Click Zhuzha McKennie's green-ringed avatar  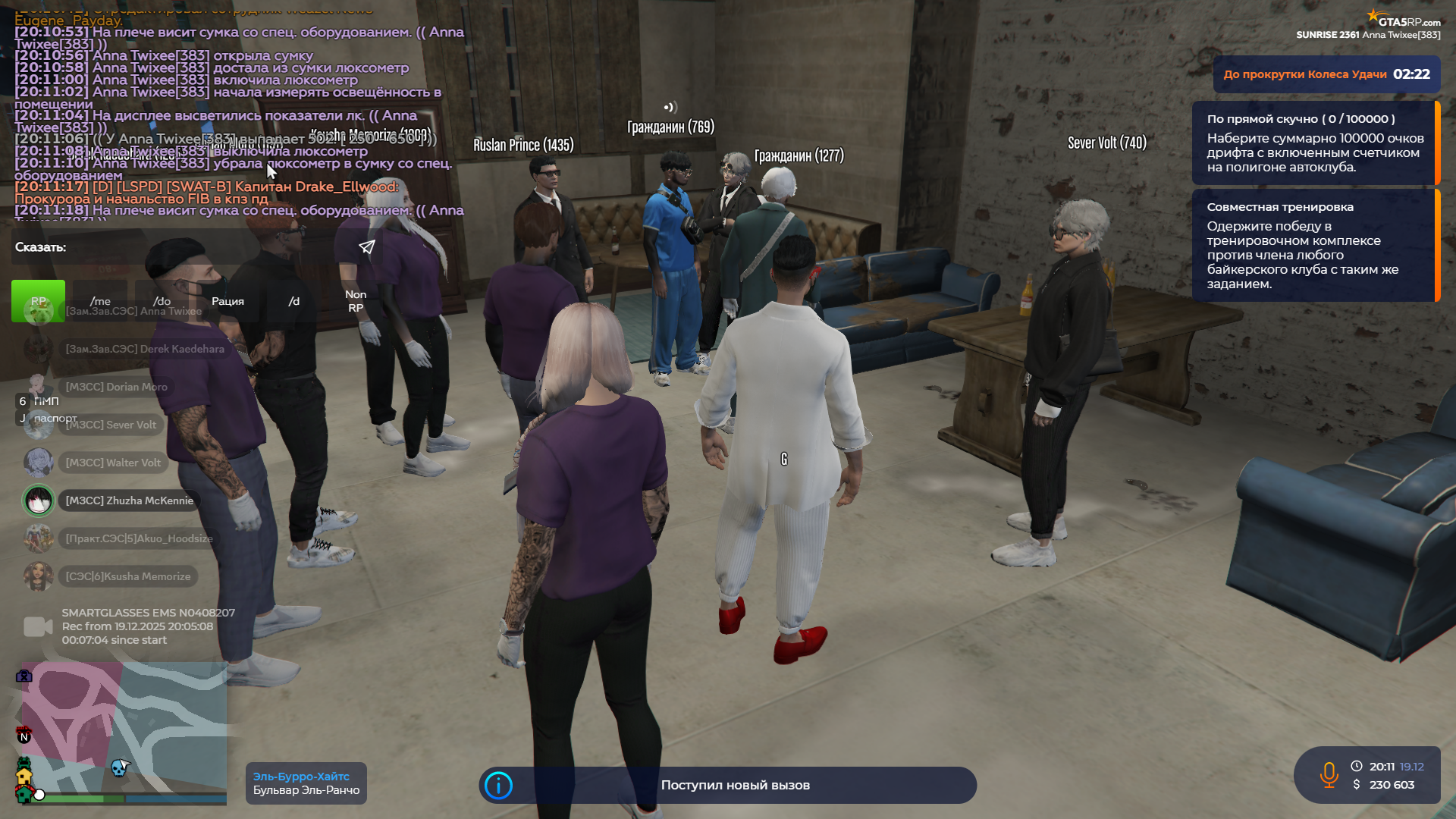(39, 500)
